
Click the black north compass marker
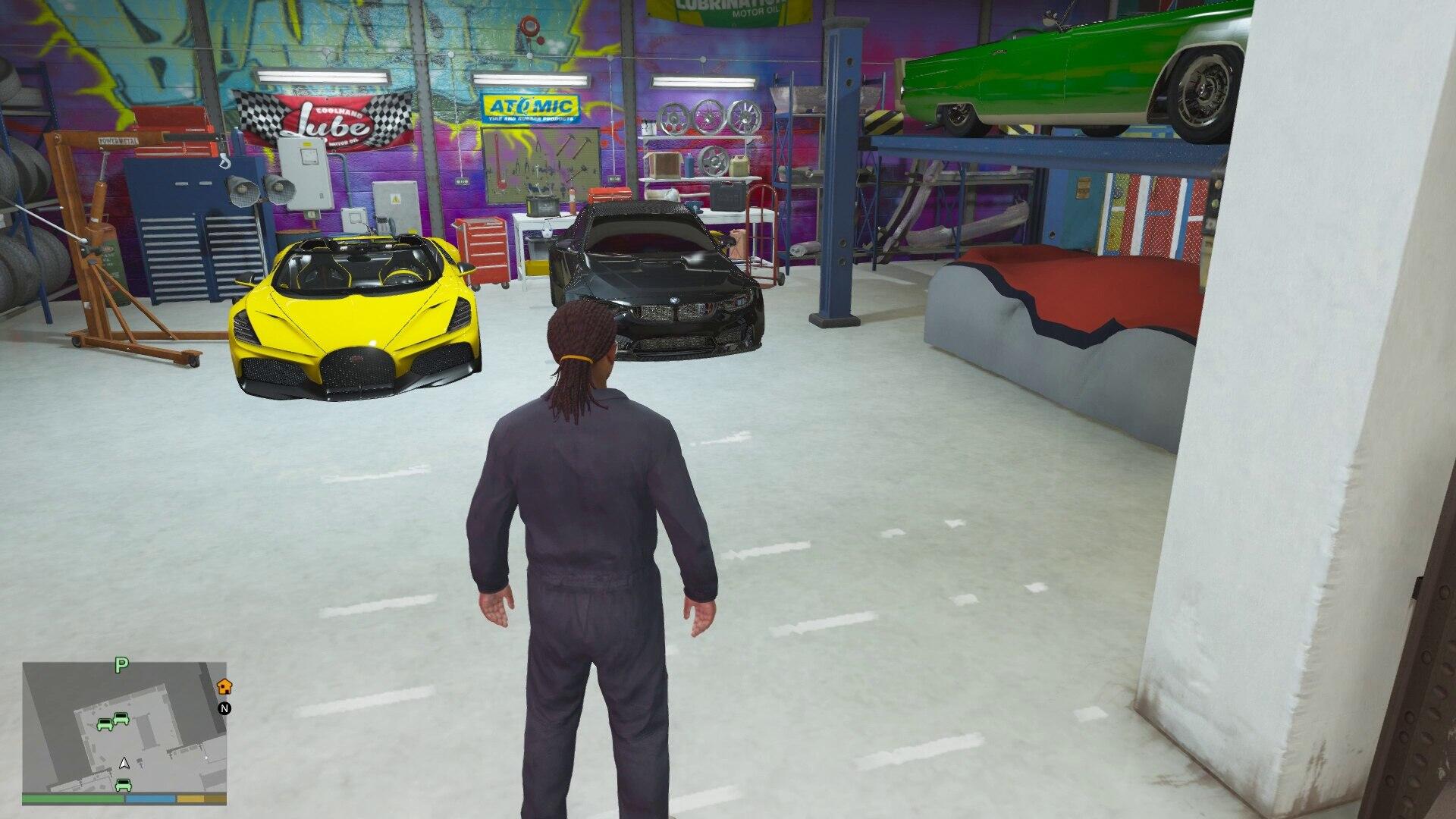[x=224, y=709]
